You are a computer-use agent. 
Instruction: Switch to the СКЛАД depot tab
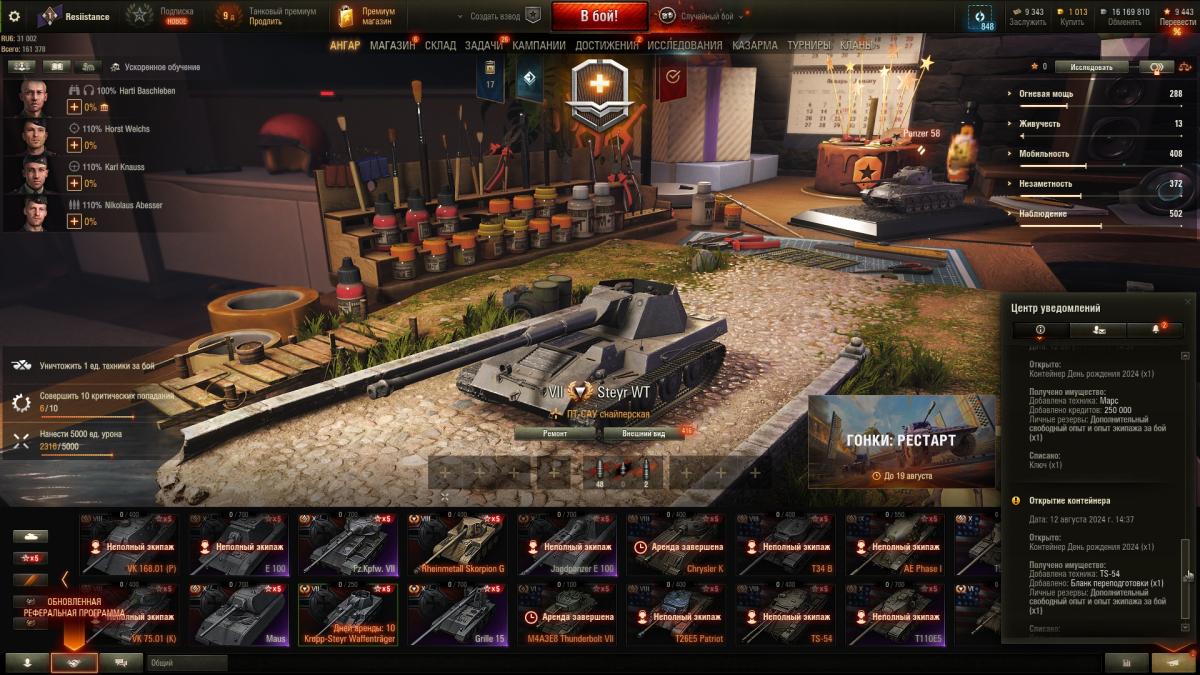(440, 45)
